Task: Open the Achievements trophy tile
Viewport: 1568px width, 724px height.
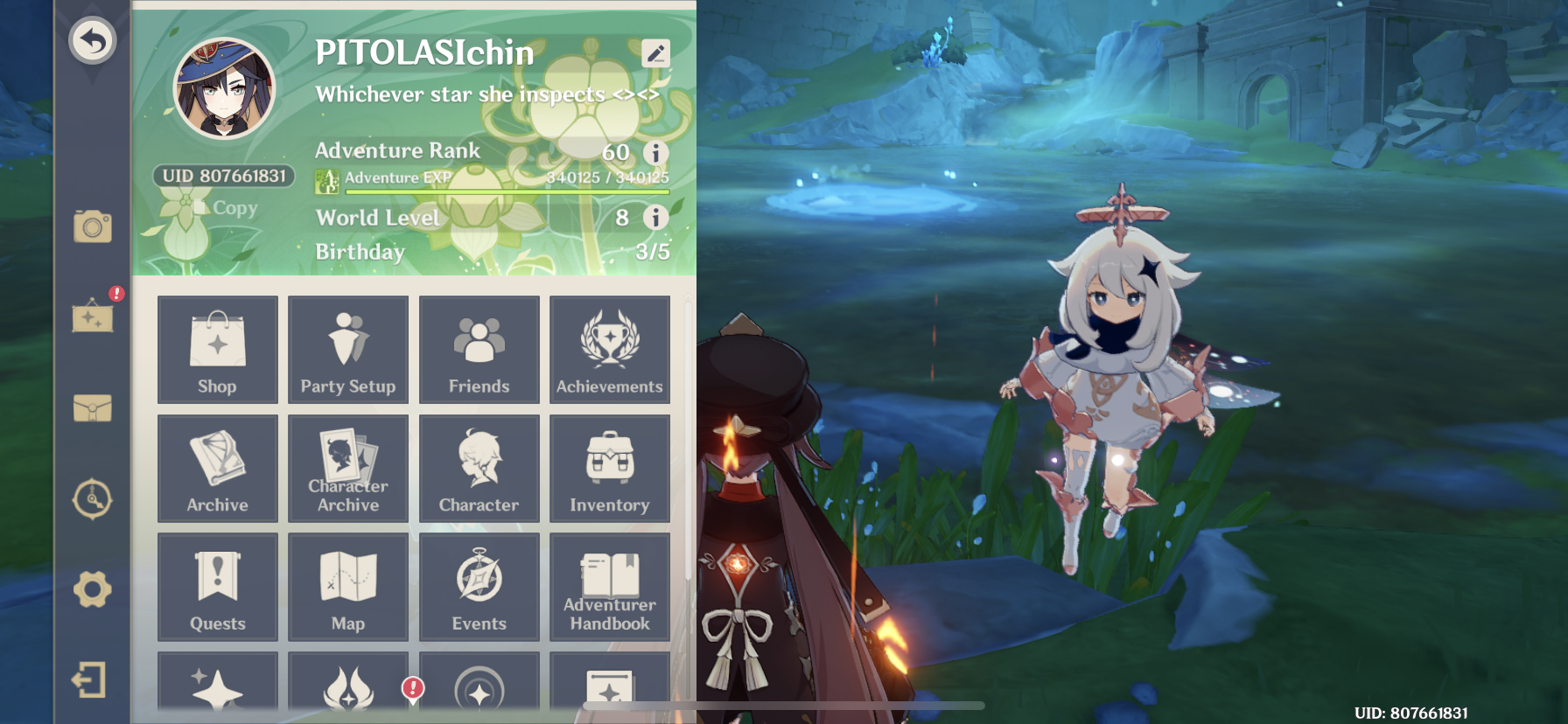Action: point(610,350)
